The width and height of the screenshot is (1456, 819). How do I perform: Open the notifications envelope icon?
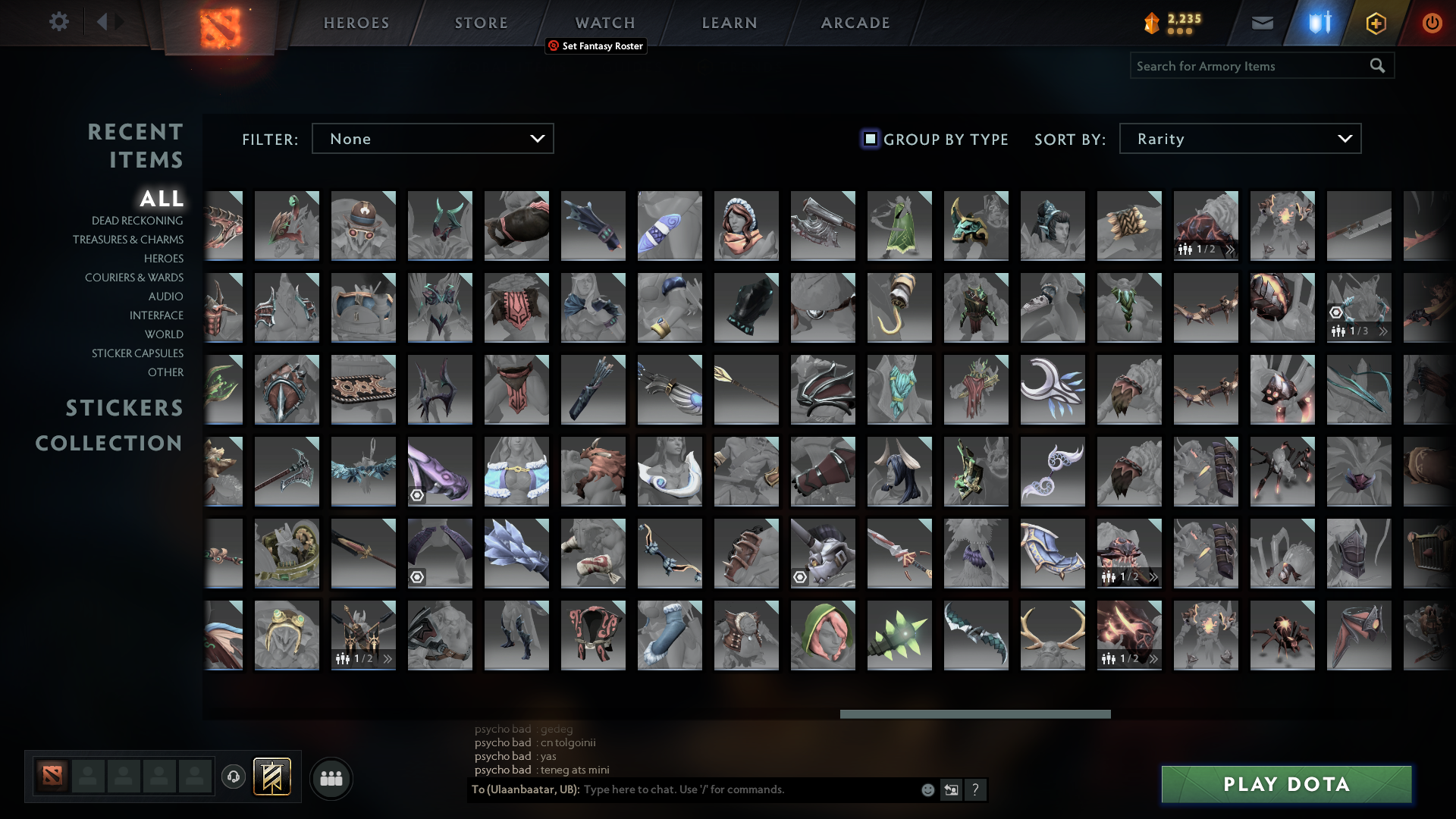[1261, 22]
